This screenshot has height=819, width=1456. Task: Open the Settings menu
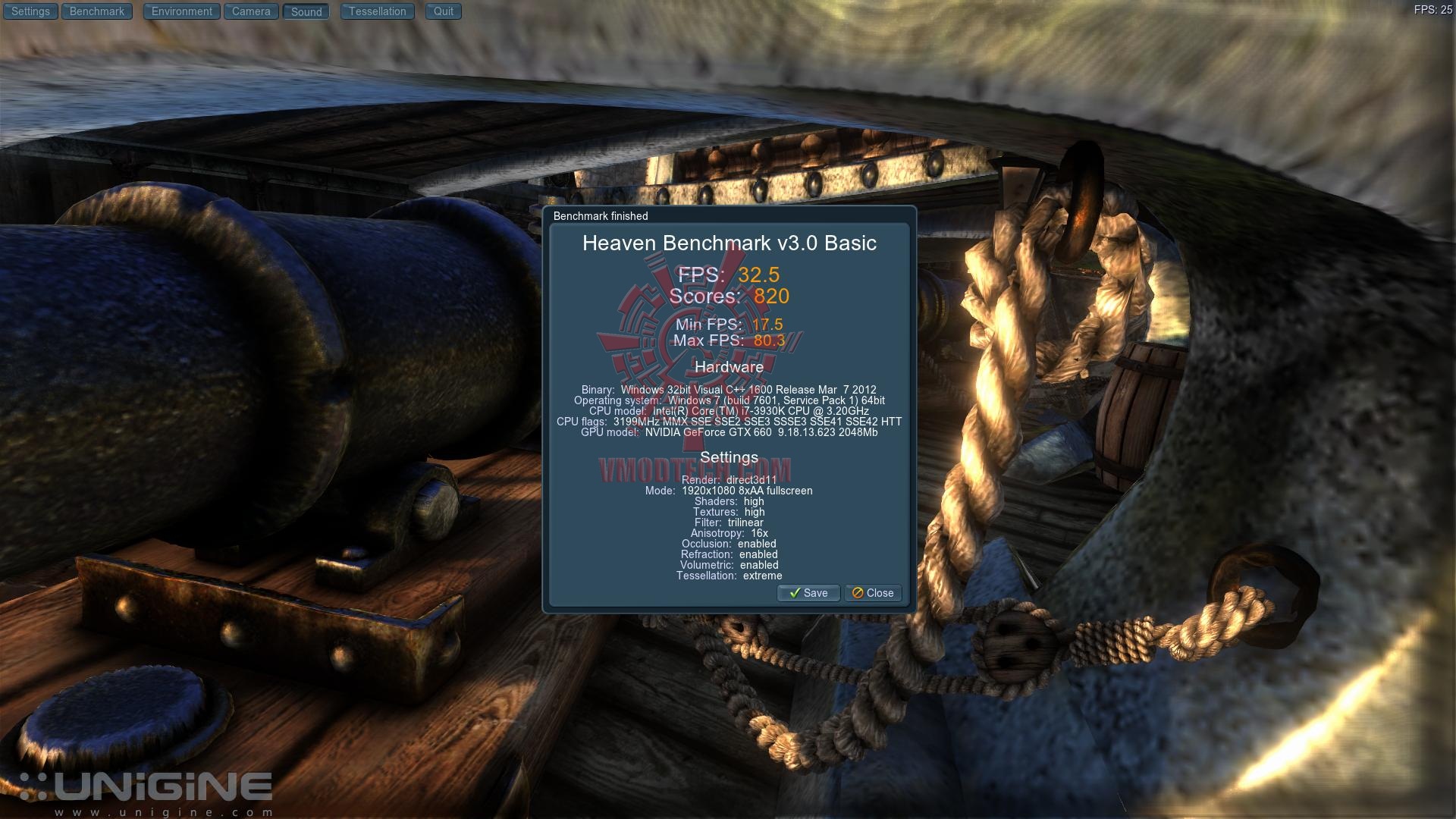coord(30,11)
